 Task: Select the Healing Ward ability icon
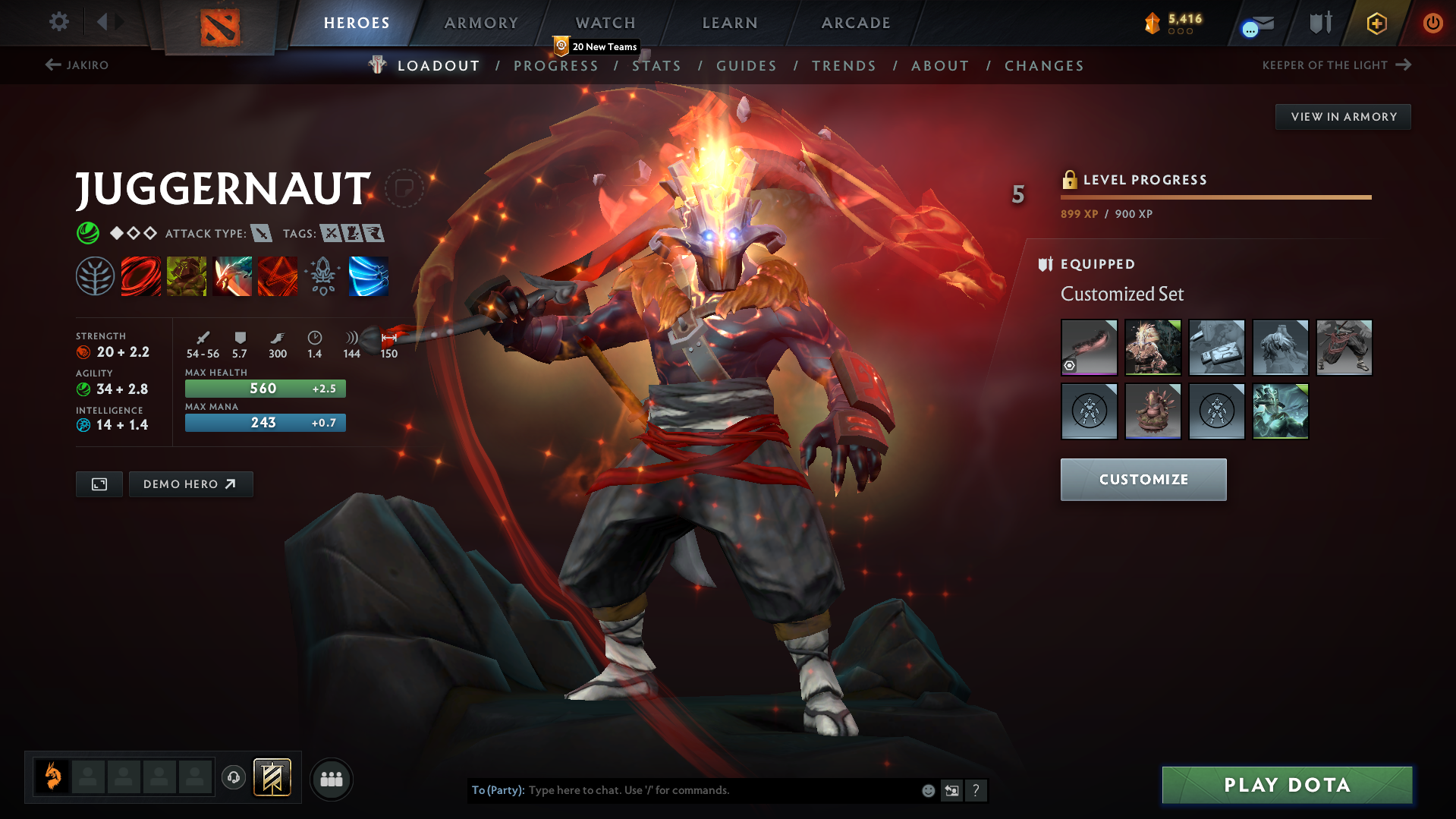coord(187,276)
